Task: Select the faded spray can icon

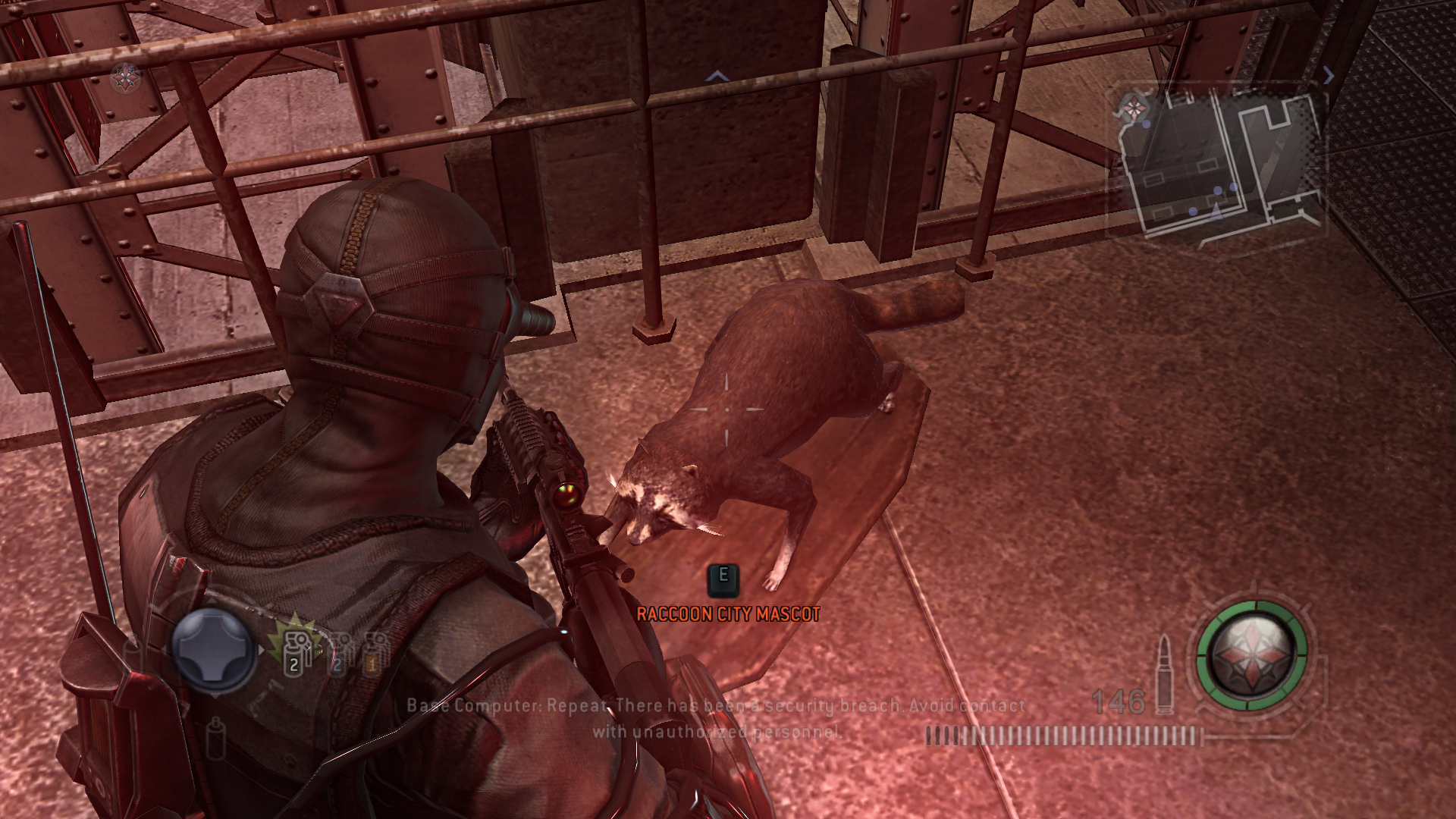Action: click(216, 736)
